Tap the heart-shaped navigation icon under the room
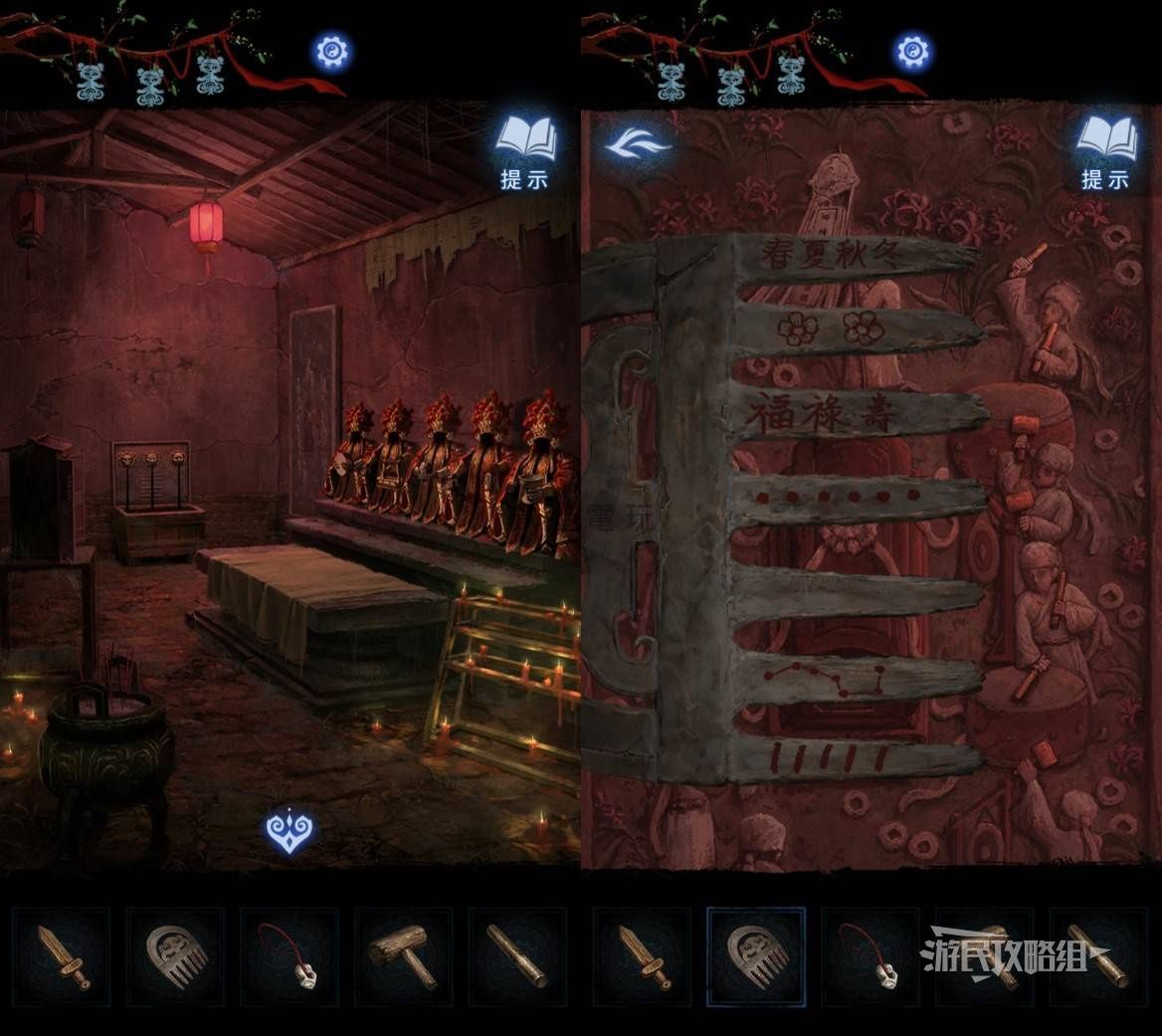Viewport: 1162px width, 1036px height. pos(290,830)
